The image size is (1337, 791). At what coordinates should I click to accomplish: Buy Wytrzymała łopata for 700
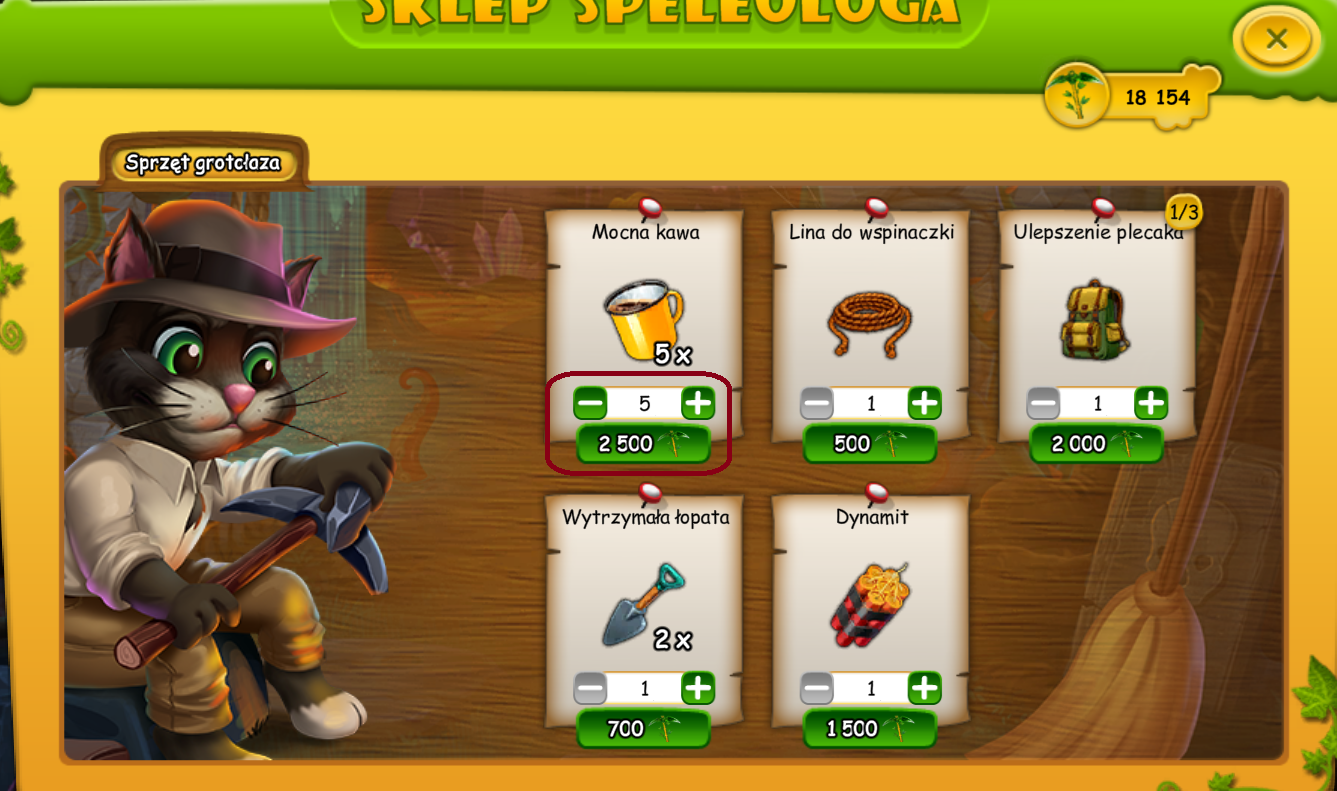643,729
